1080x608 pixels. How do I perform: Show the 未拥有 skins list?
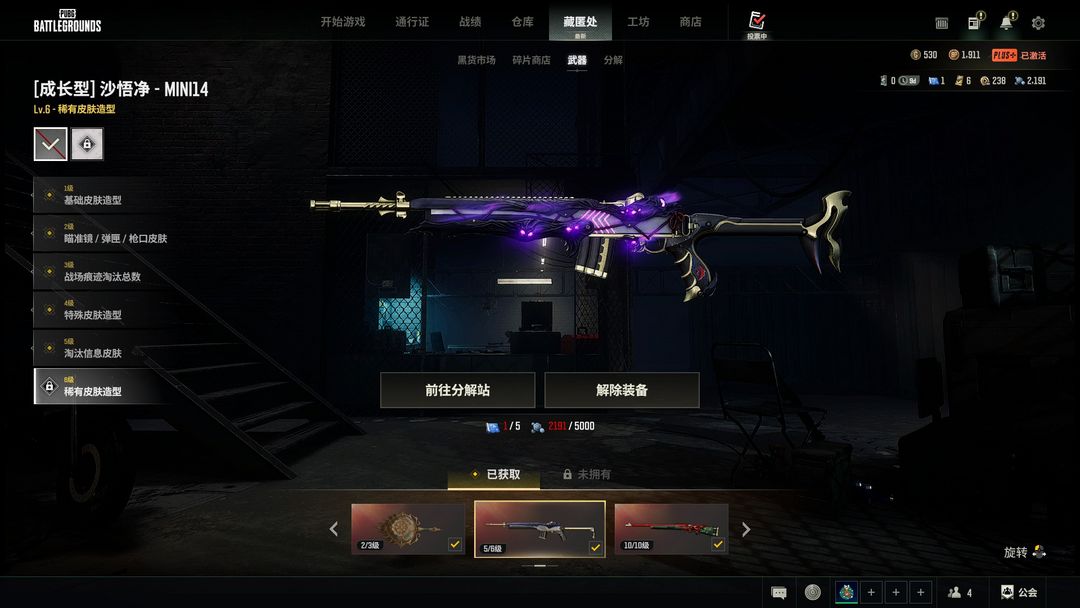587,475
